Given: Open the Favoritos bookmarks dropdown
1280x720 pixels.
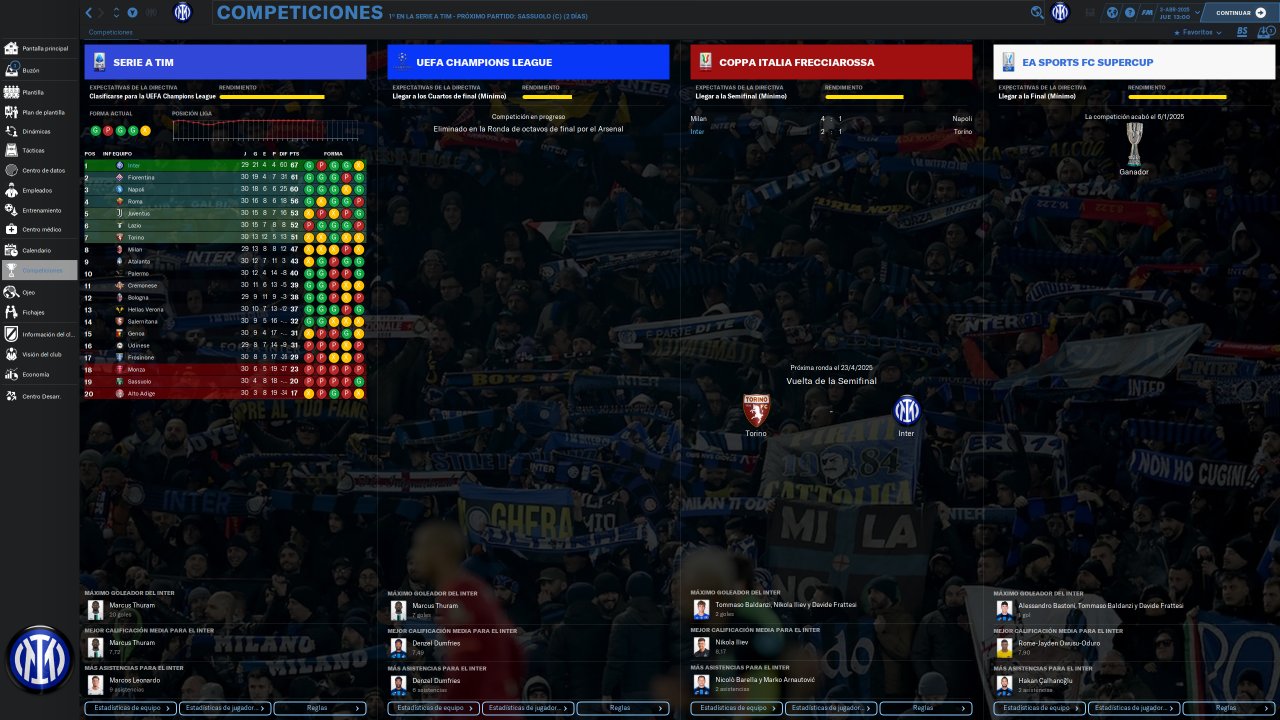Looking at the screenshot, I should [1197, 32].
